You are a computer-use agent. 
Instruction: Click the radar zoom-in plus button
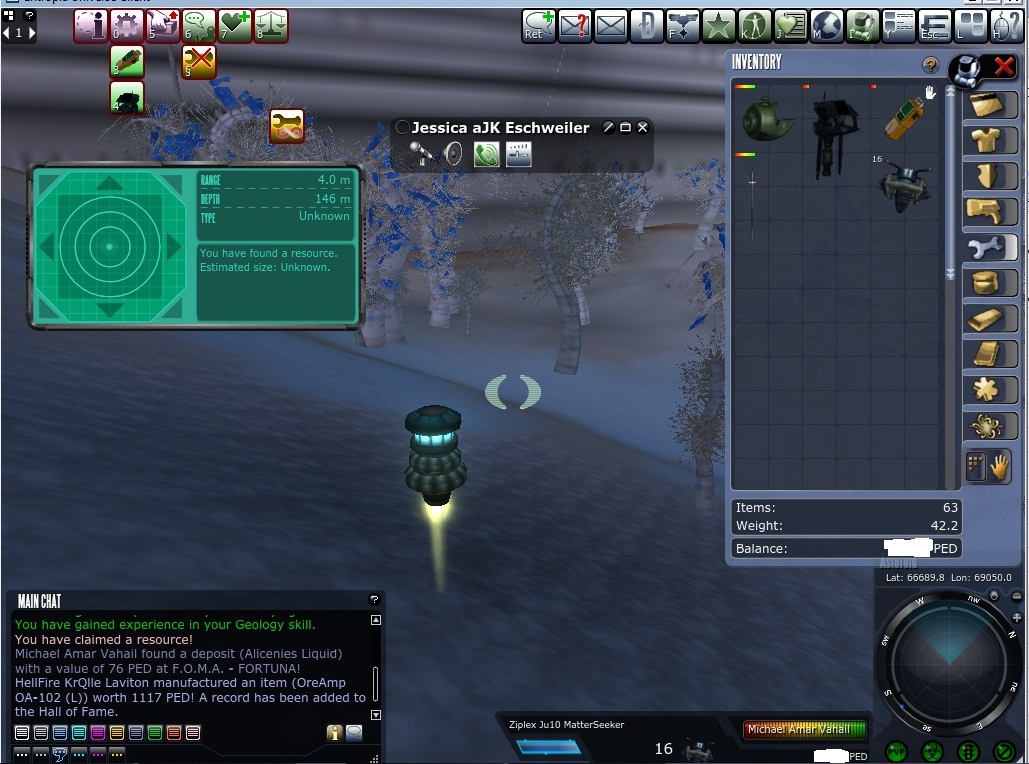(1016, 619)
